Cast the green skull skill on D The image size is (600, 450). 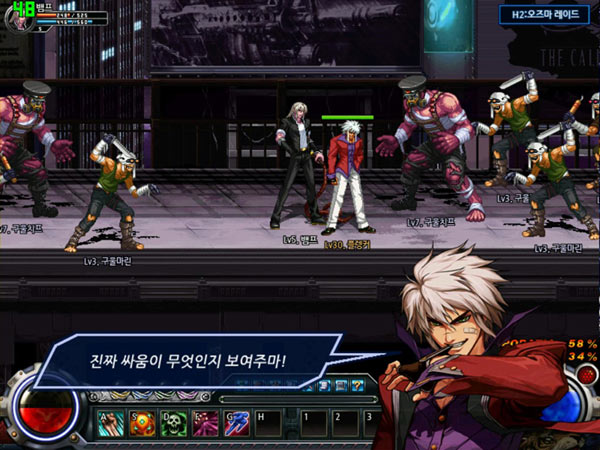click(x=173, y=422)
